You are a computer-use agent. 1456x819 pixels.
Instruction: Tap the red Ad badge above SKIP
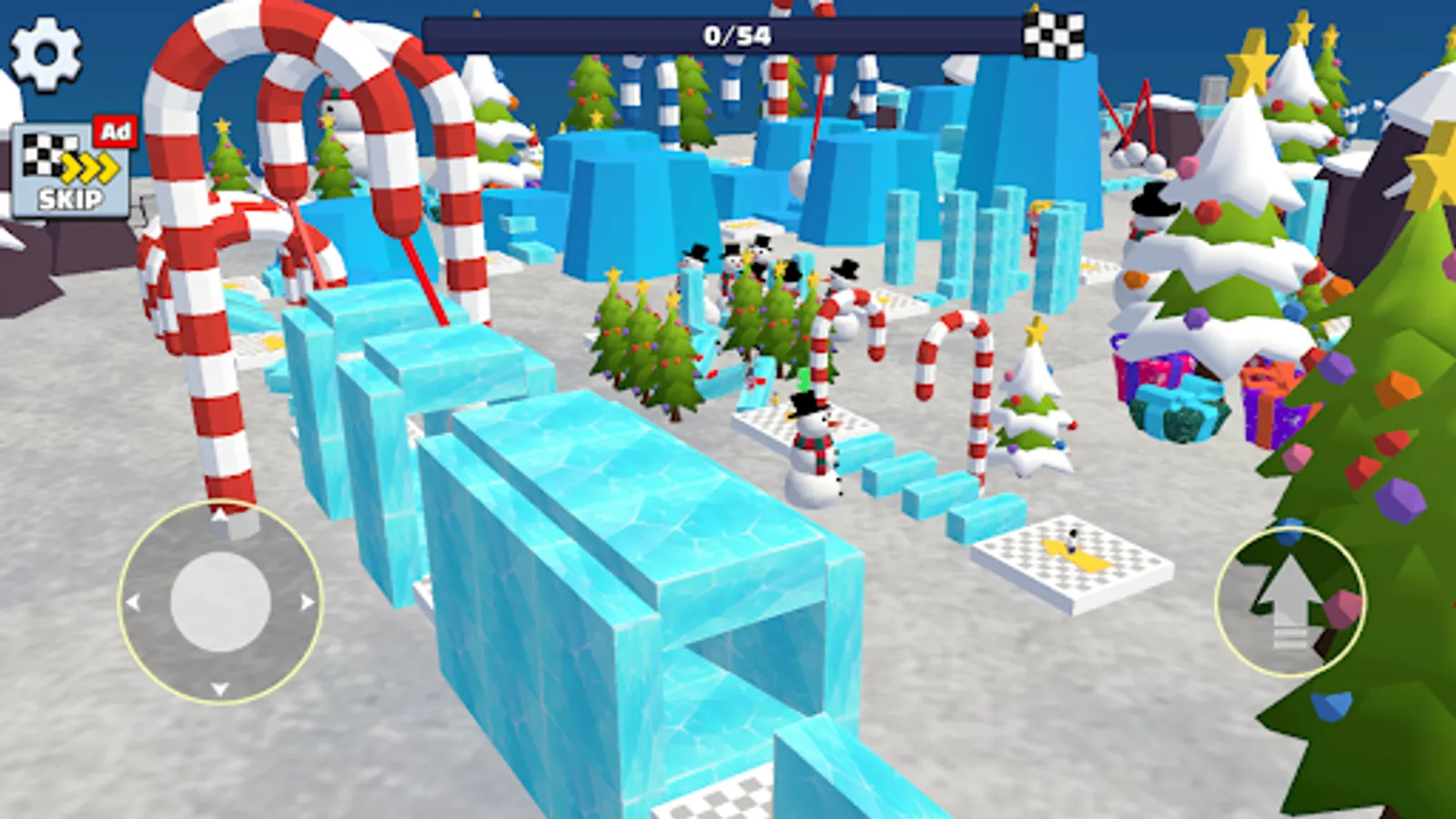(x=116, y=130)
